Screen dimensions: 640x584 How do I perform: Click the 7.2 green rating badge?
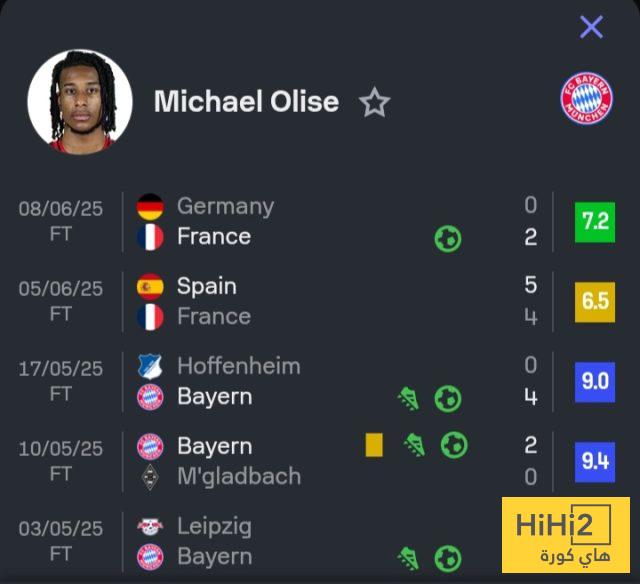[x=595, y=221]
